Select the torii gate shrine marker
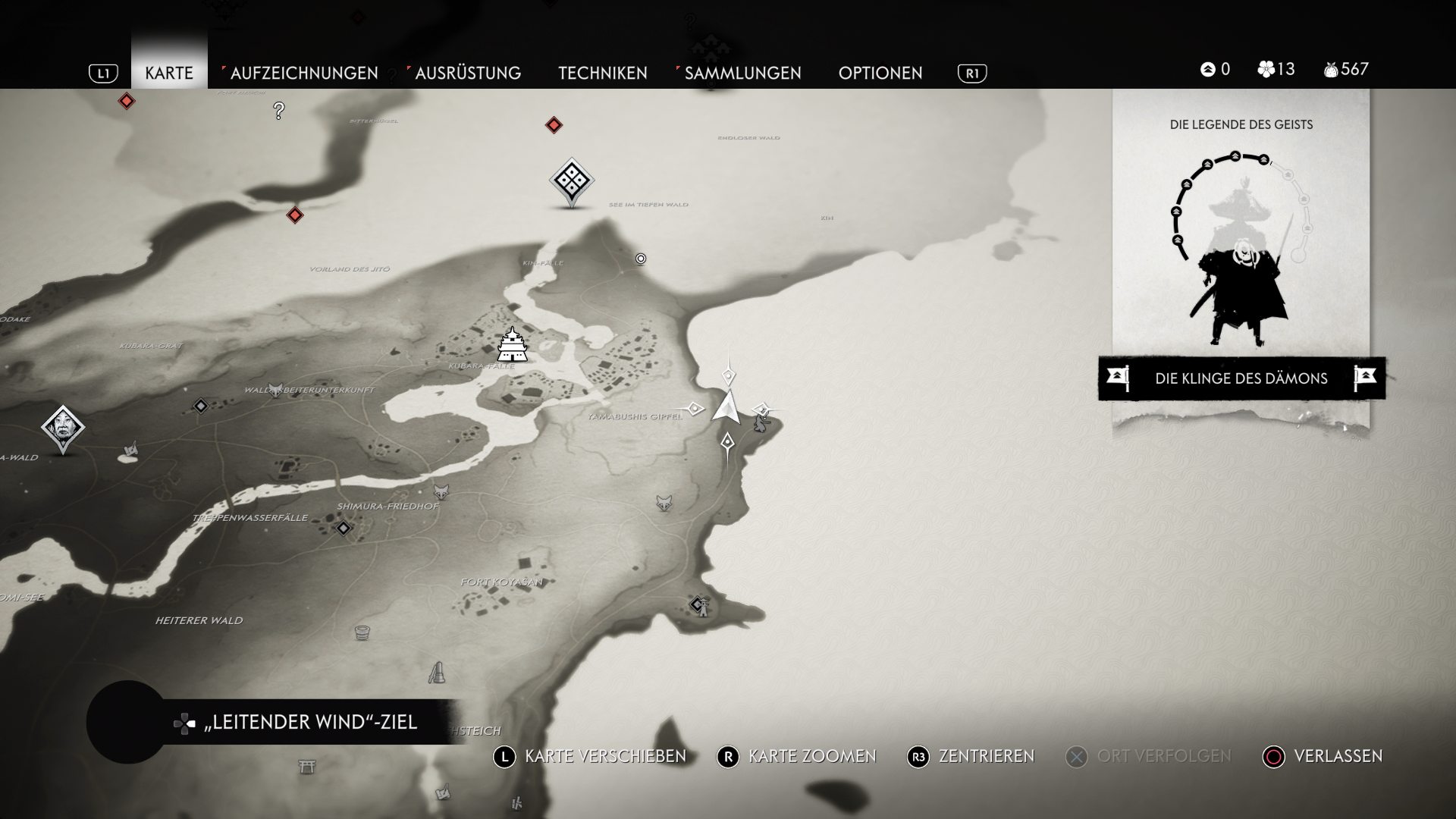The image size is (1456, 819). 306,767
